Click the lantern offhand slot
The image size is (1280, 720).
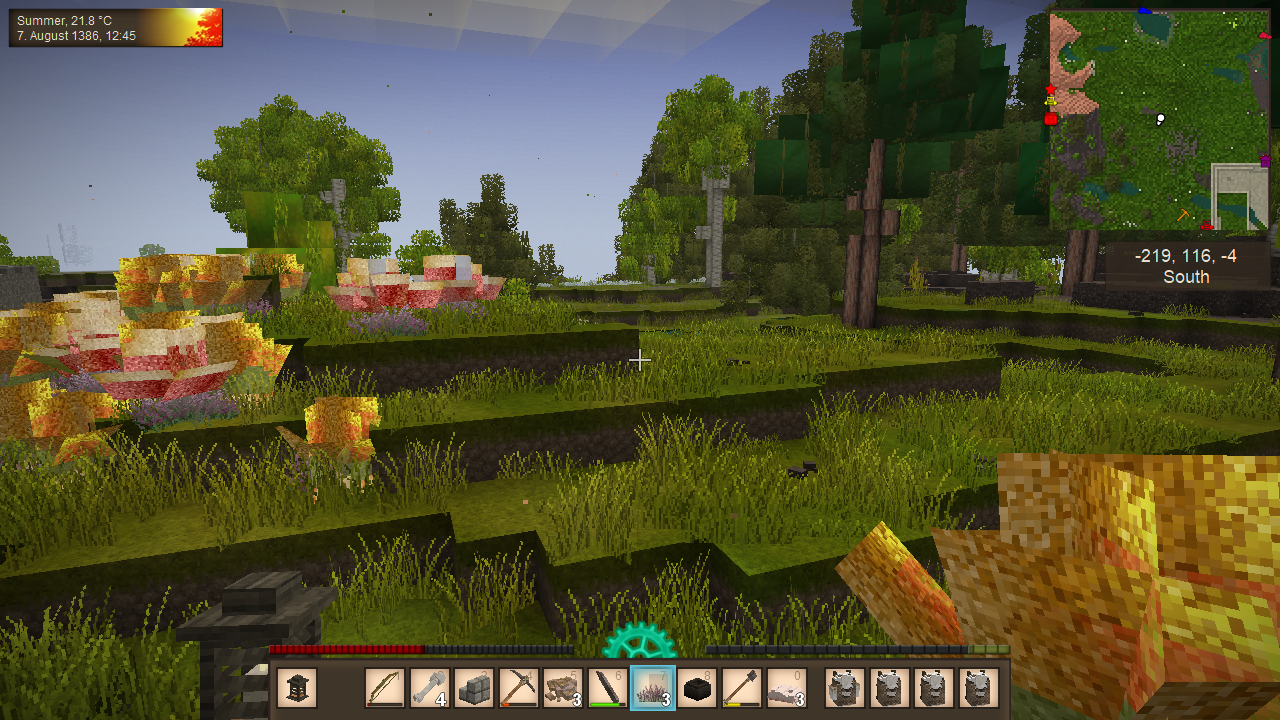click(297, 688)
